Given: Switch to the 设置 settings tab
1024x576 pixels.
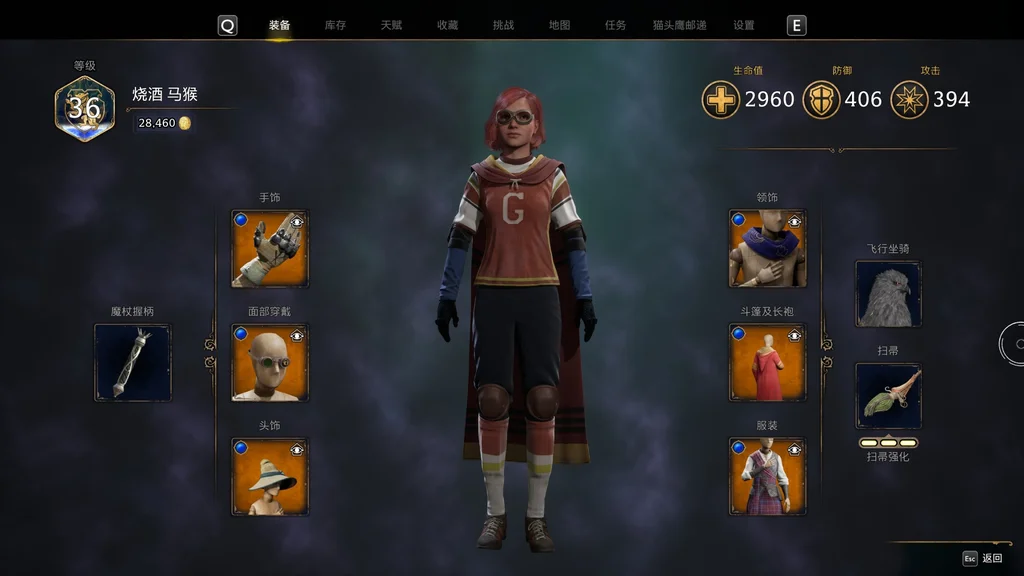Looking at the screenshot, I should click(x=743, y=25).
